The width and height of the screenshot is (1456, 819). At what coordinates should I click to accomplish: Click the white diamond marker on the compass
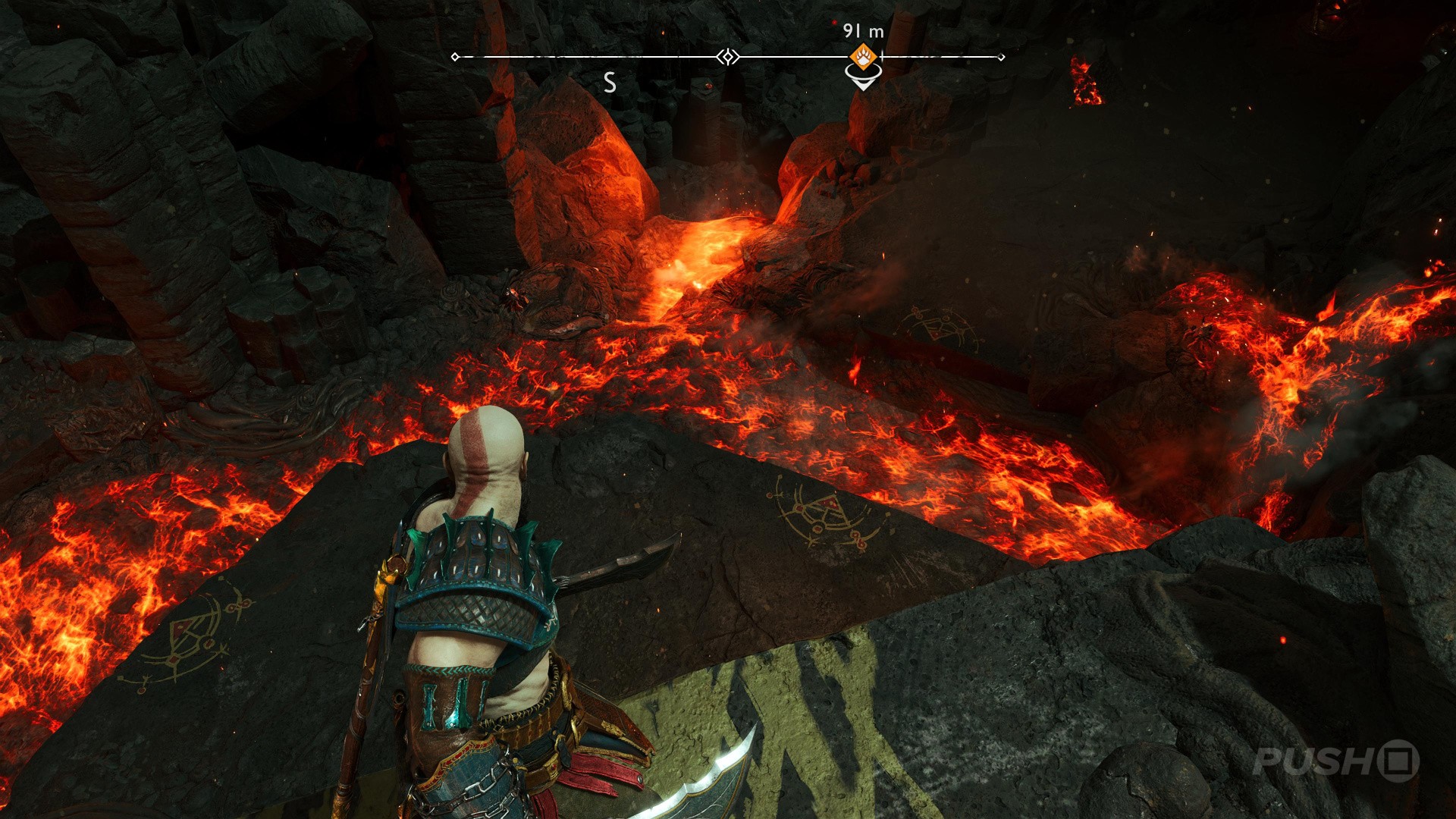pos(728,57)
